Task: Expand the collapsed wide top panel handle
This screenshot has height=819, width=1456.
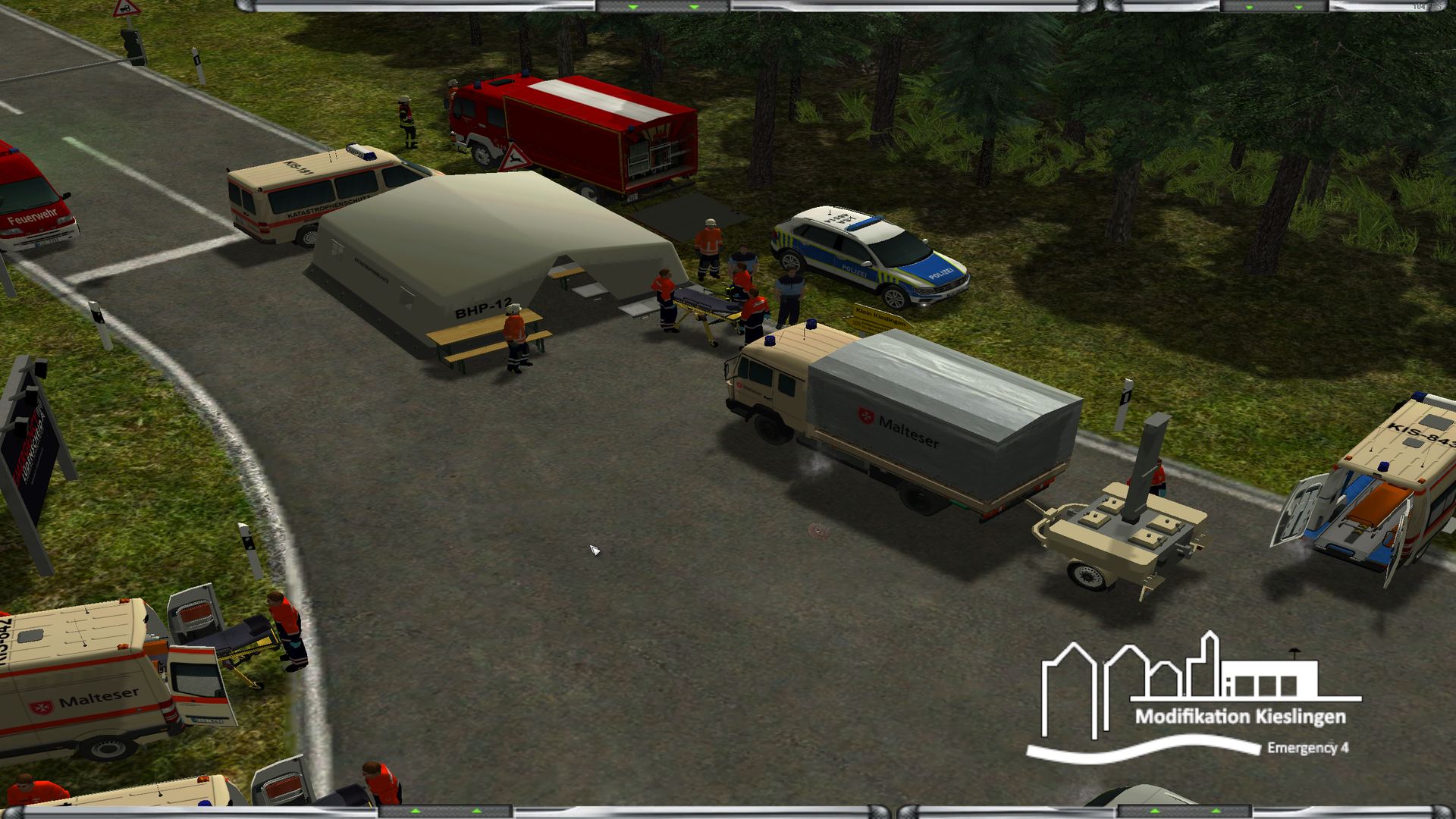Action: click(663, 6)
